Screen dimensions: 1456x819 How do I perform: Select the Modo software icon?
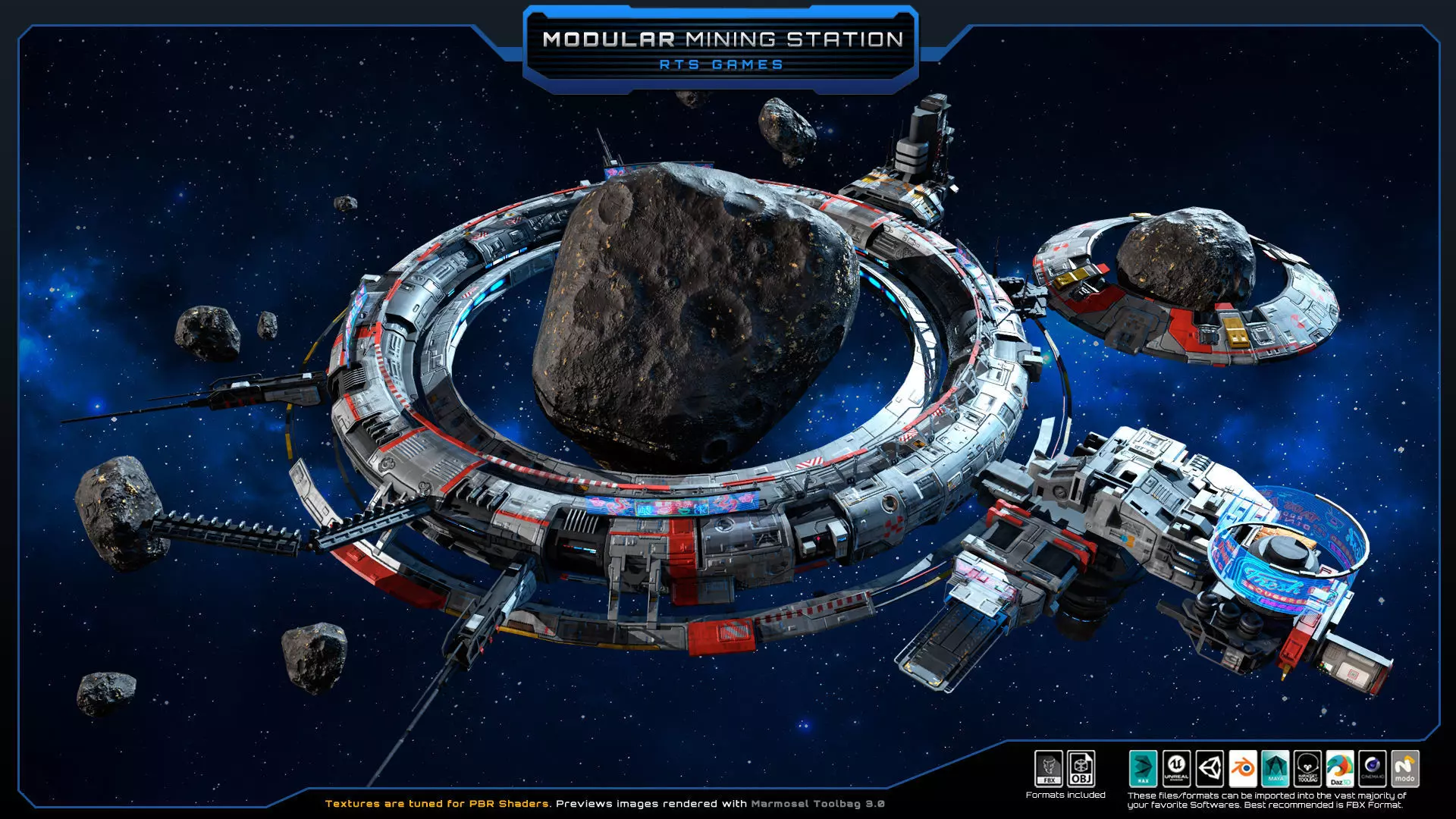1405,769
